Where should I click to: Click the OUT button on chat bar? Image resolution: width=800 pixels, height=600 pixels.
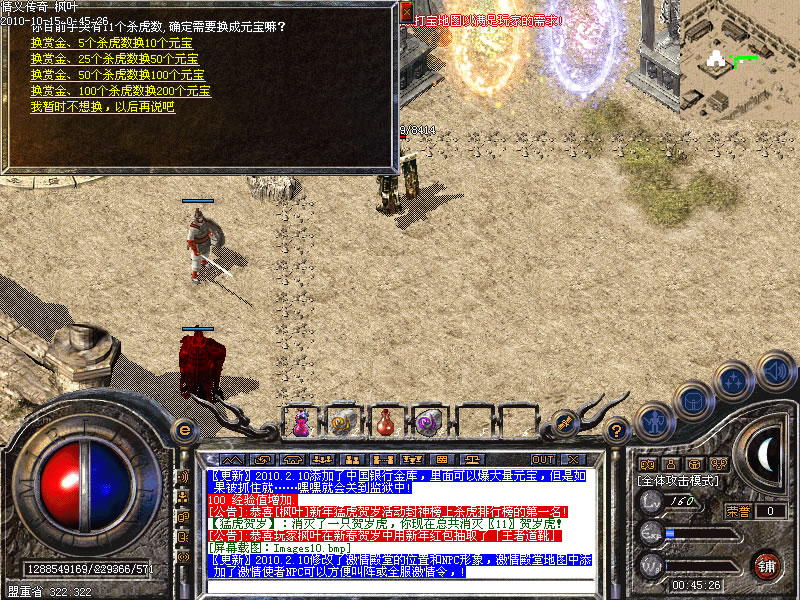pyautogui.click(x=543, y=460)
